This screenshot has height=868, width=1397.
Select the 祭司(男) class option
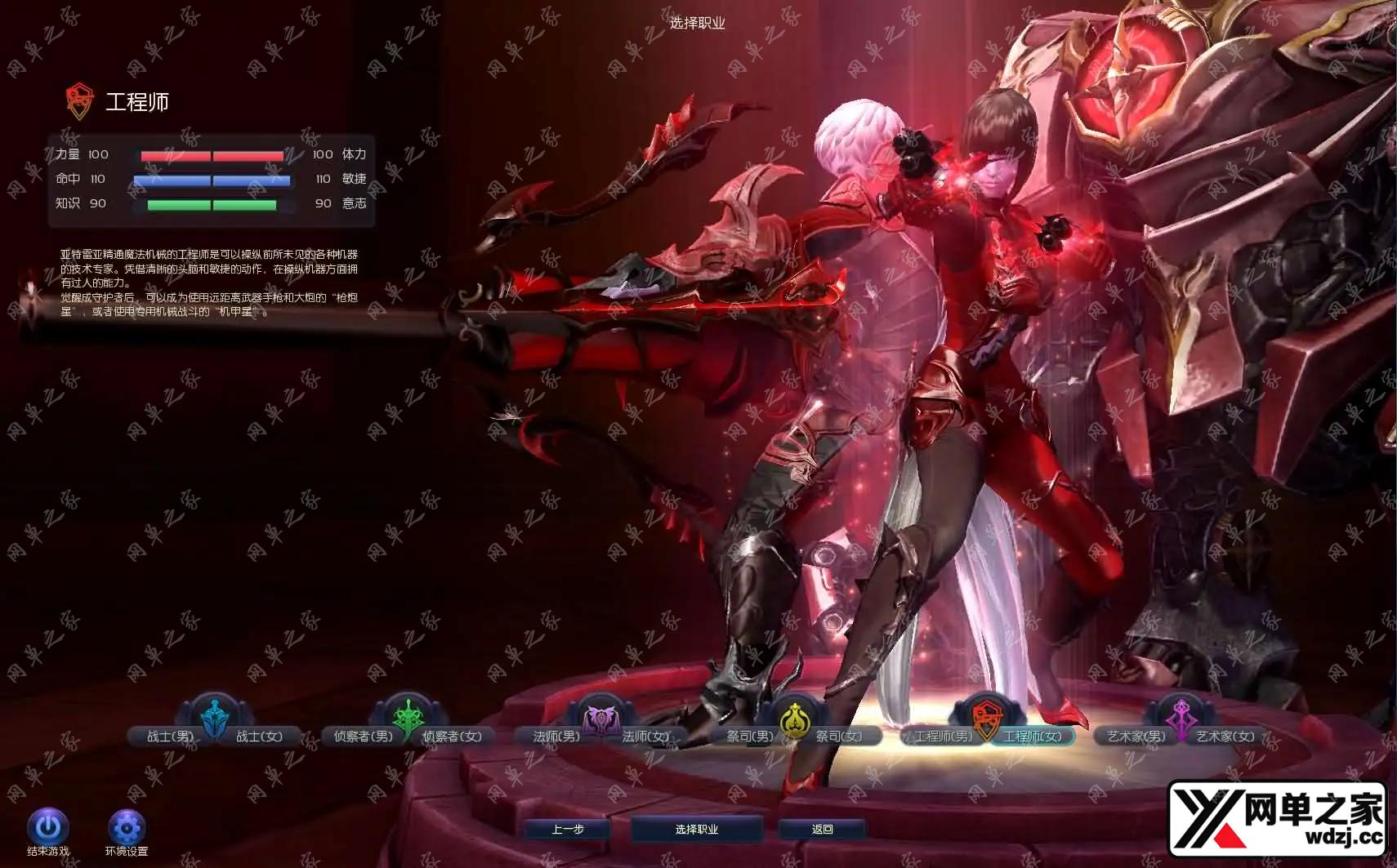point(749,737)
